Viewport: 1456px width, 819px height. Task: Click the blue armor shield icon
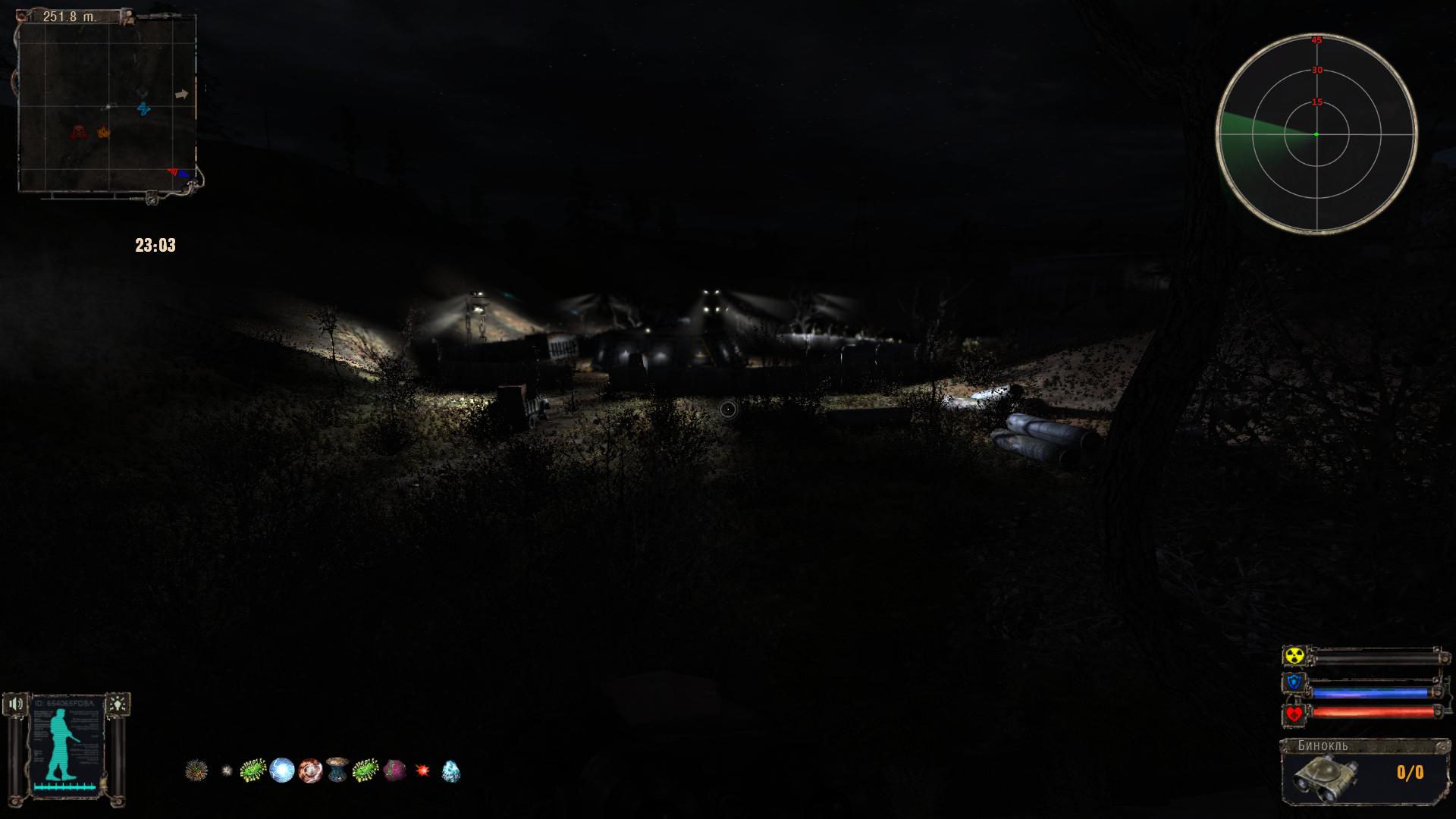pos(1294,683)
